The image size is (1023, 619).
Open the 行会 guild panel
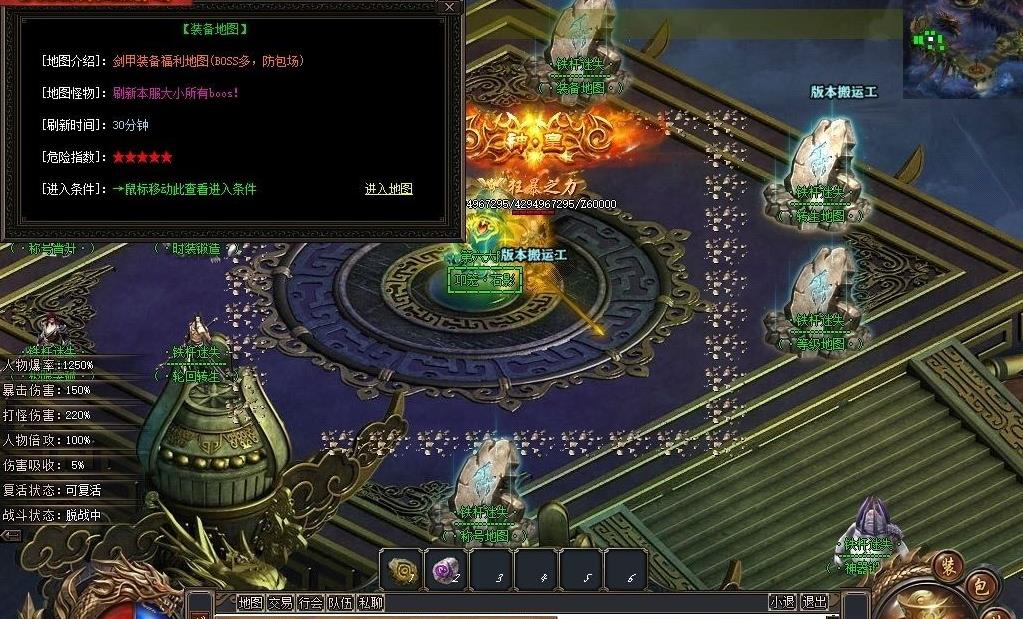[x=311, y=602]
